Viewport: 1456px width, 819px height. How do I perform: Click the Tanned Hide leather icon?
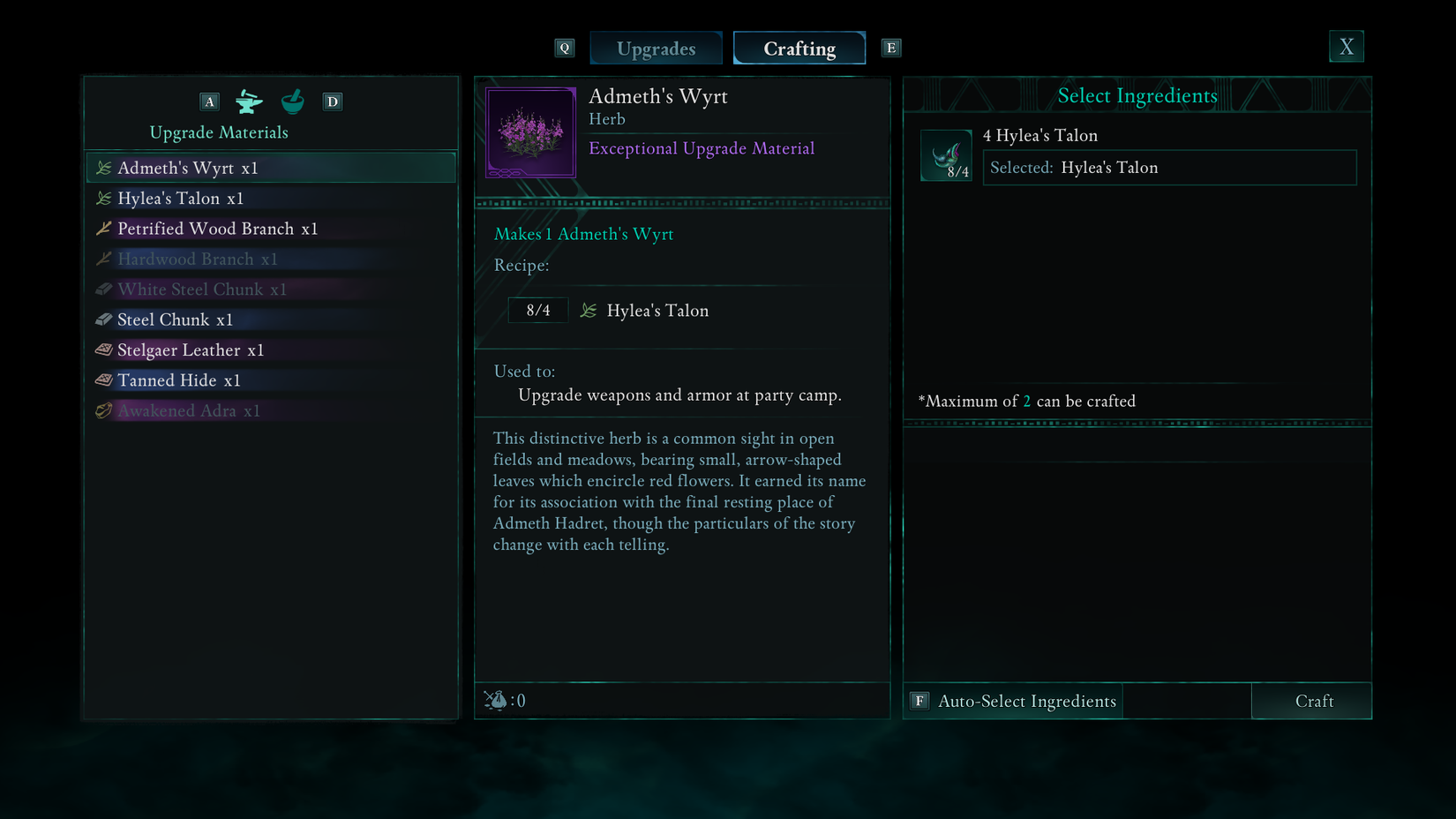103,379
